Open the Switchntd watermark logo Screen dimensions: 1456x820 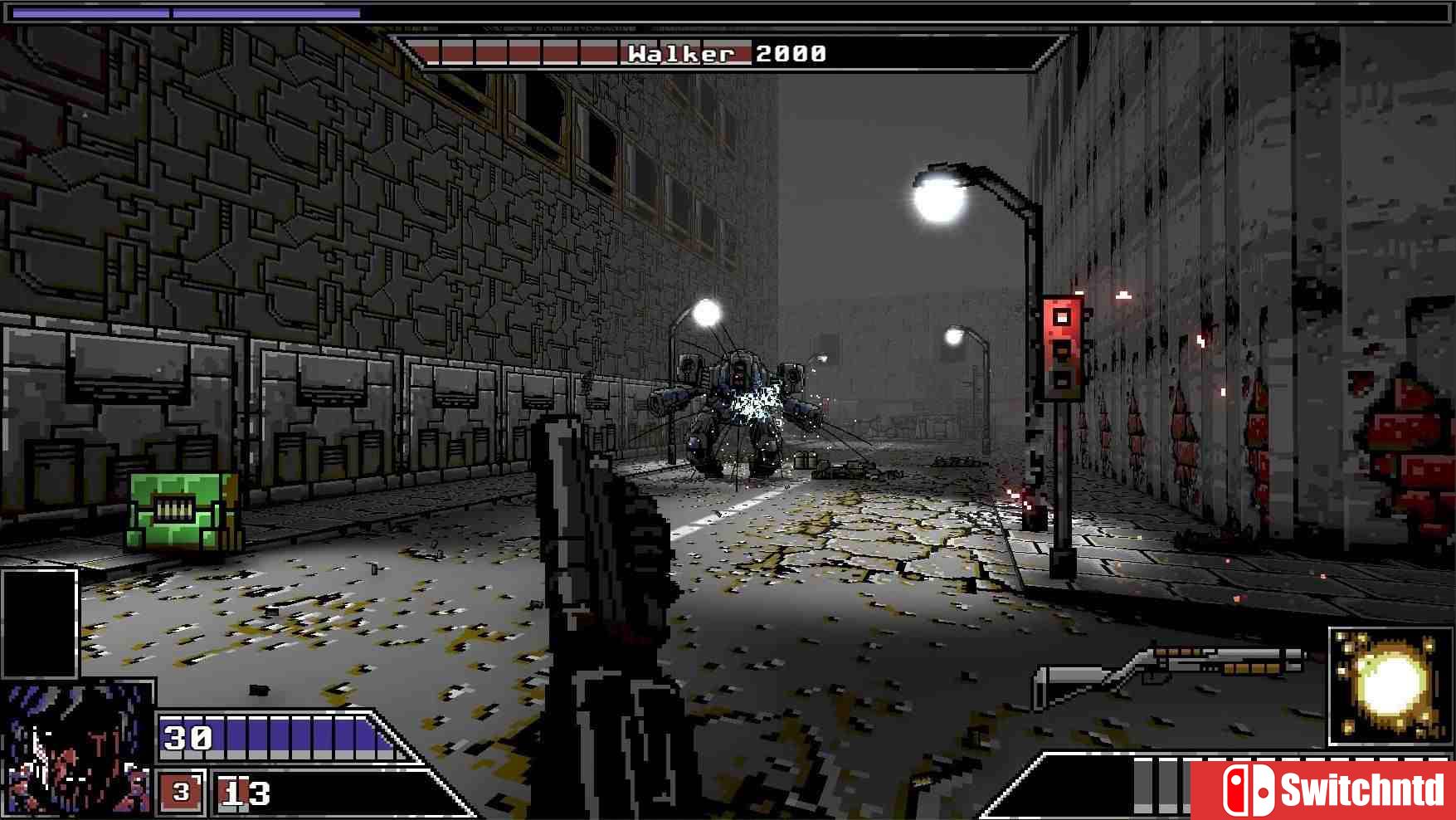coord(1322,789)
